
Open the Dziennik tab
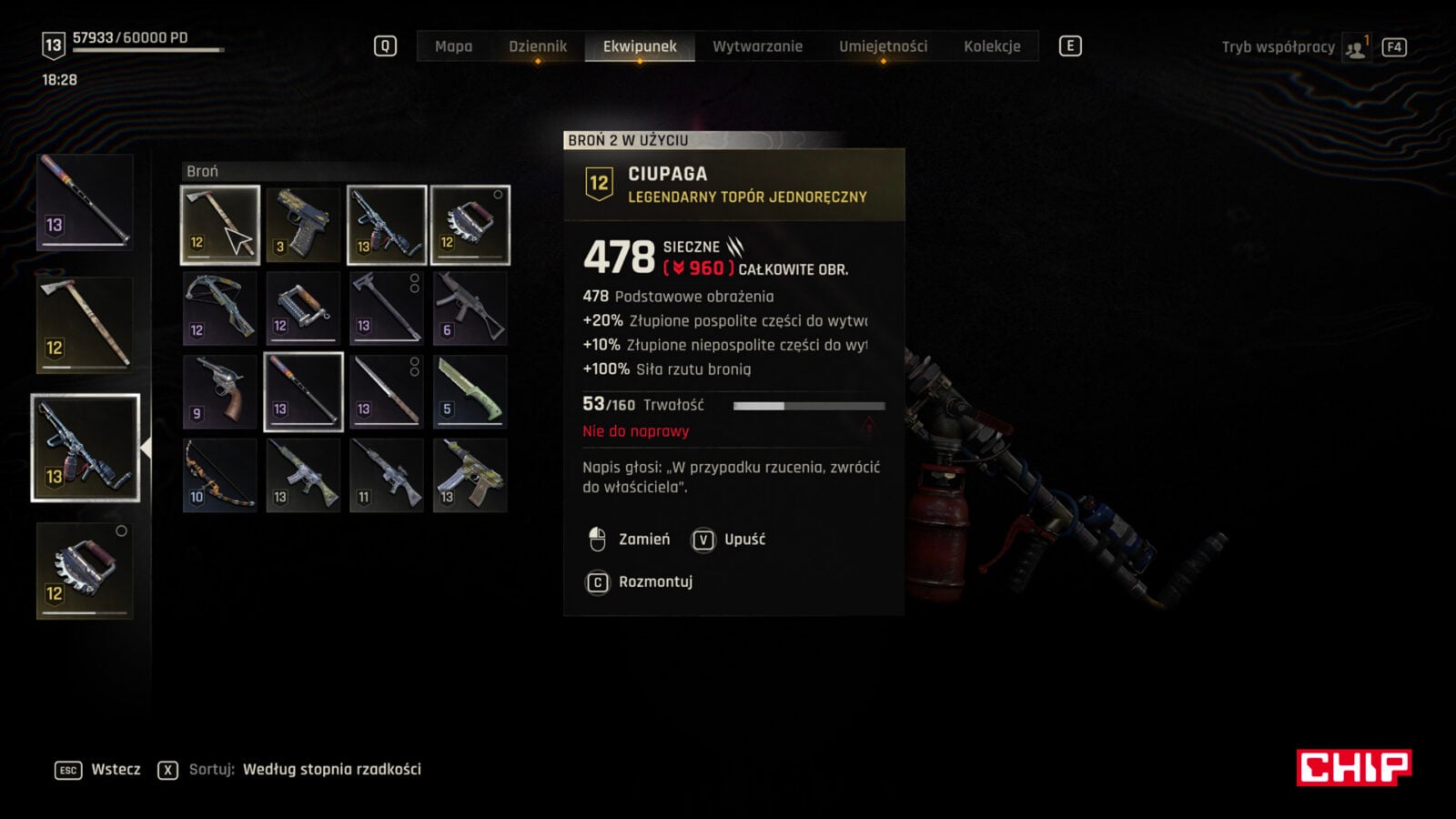(538, 46)
